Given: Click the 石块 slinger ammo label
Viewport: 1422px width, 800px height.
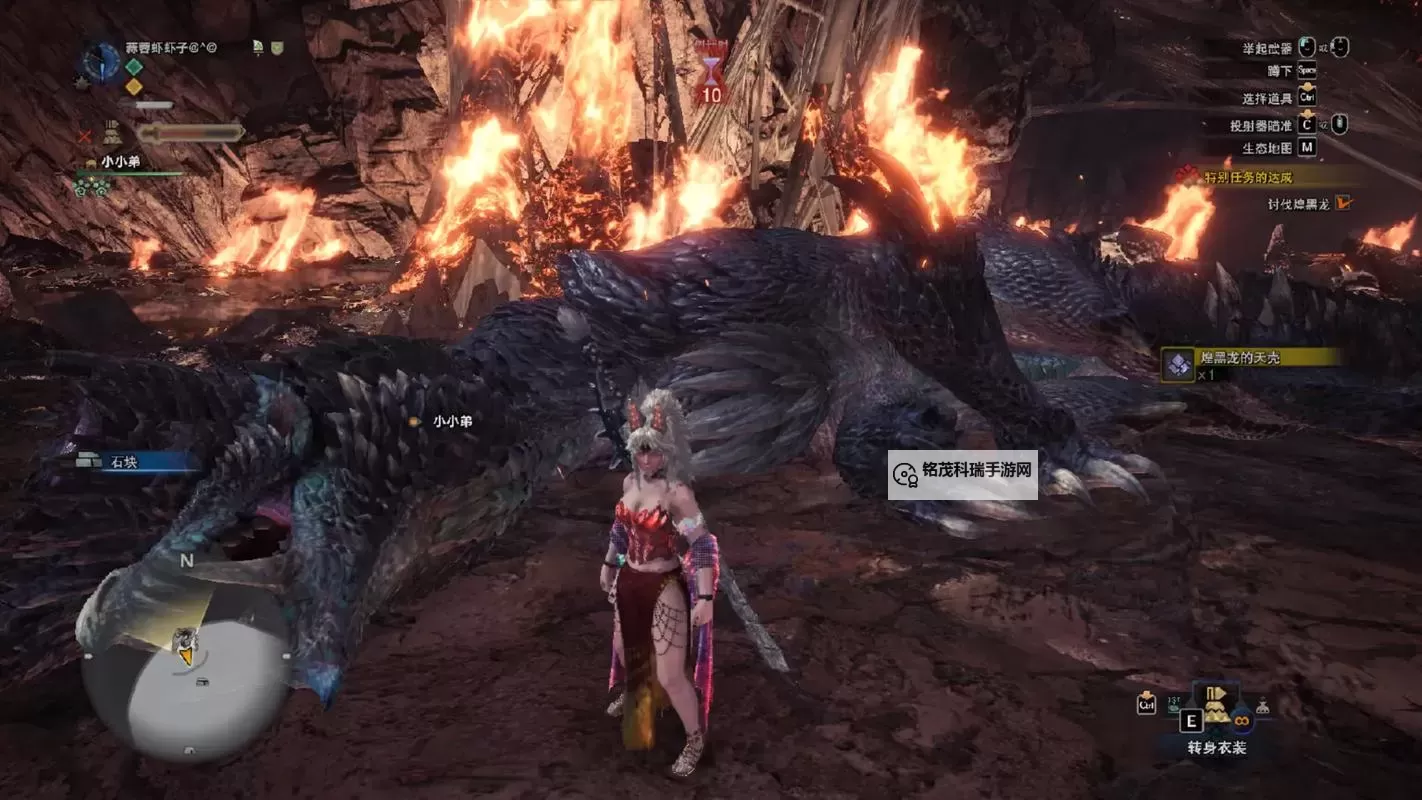Looking at the screenshot, I should (x=125, y=462).
